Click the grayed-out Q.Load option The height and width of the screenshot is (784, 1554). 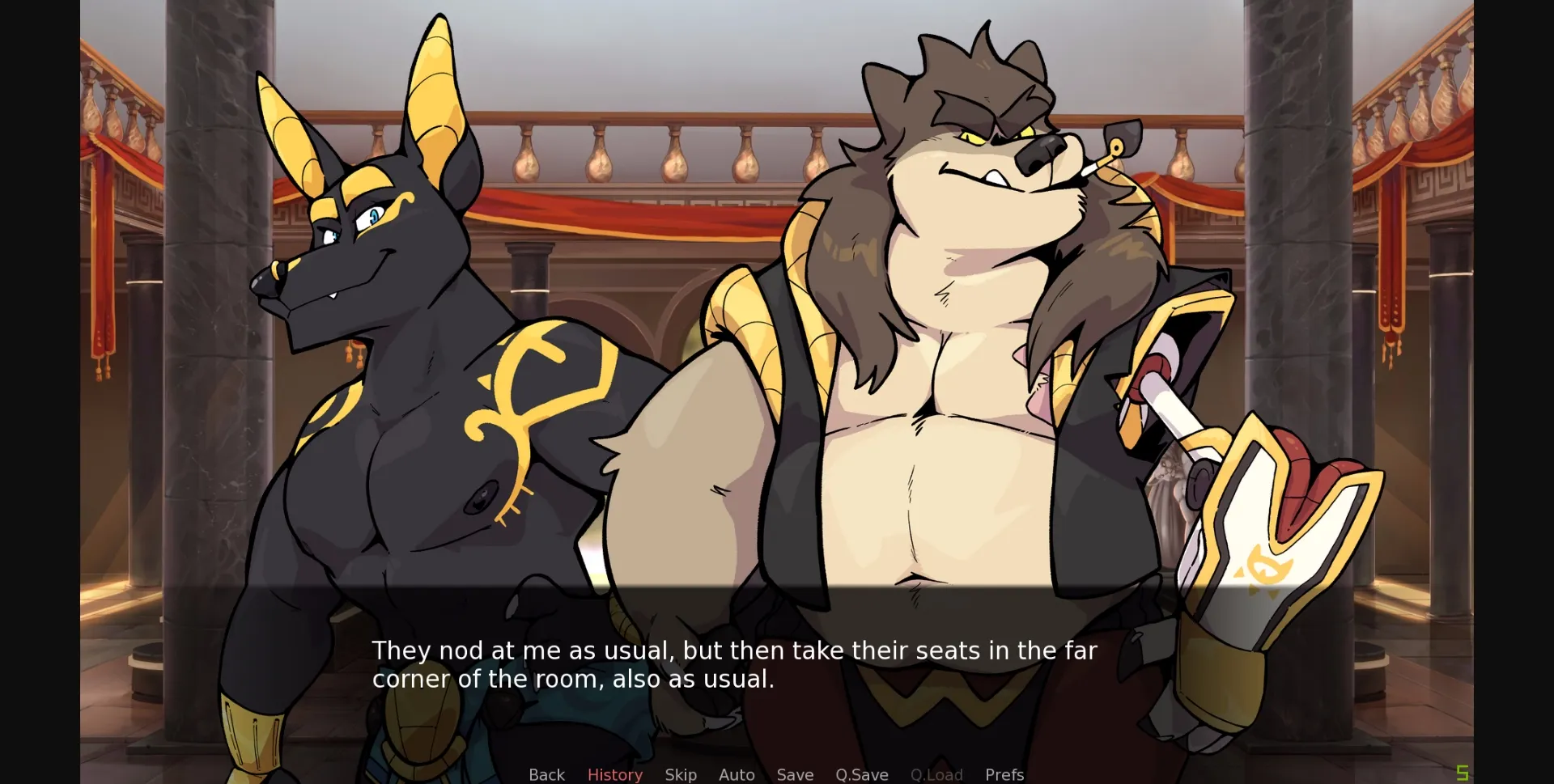936,774
